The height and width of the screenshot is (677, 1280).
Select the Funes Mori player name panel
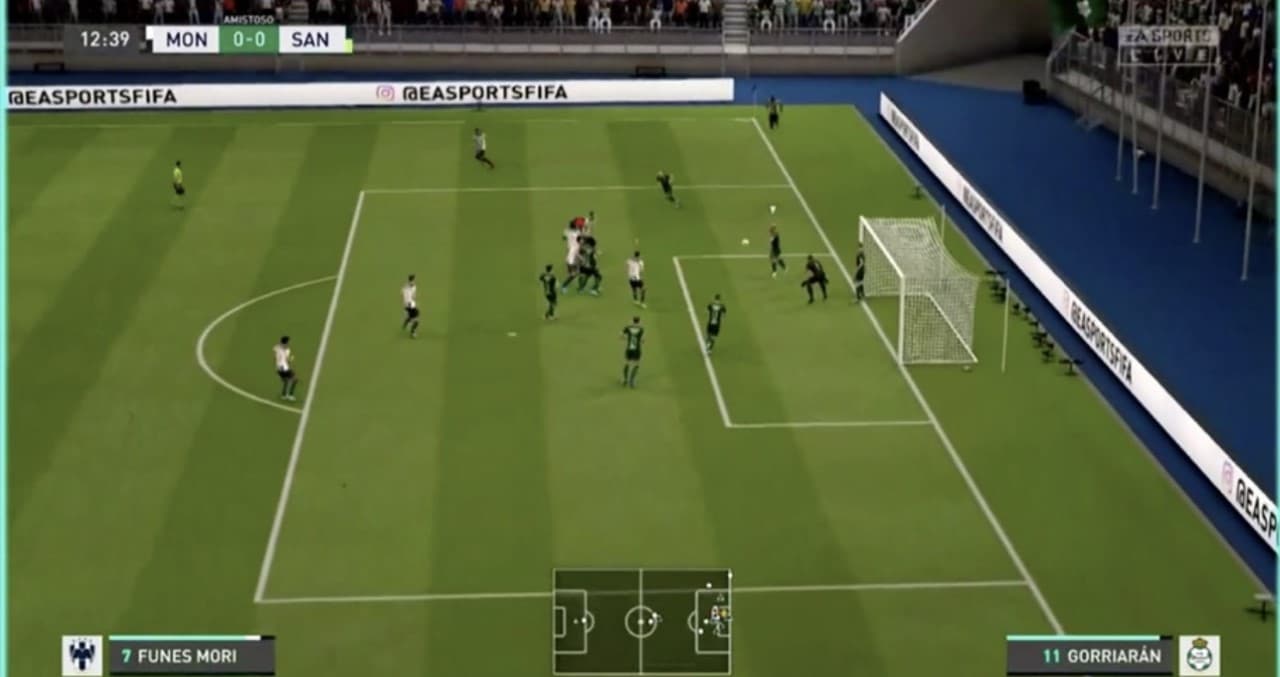(x=191, y=656)
